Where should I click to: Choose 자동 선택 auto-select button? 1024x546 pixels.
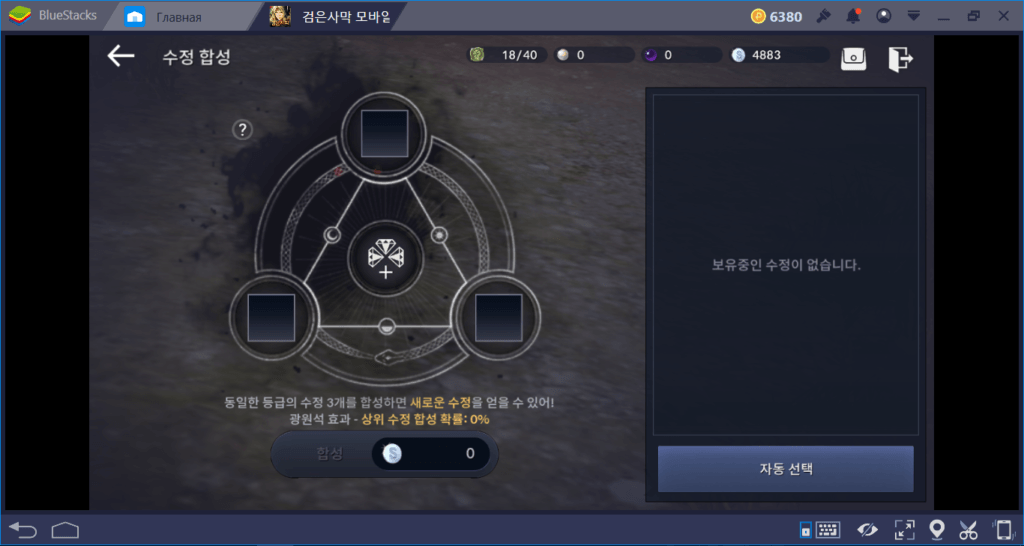pyautogui.click(x=785, y=469)
